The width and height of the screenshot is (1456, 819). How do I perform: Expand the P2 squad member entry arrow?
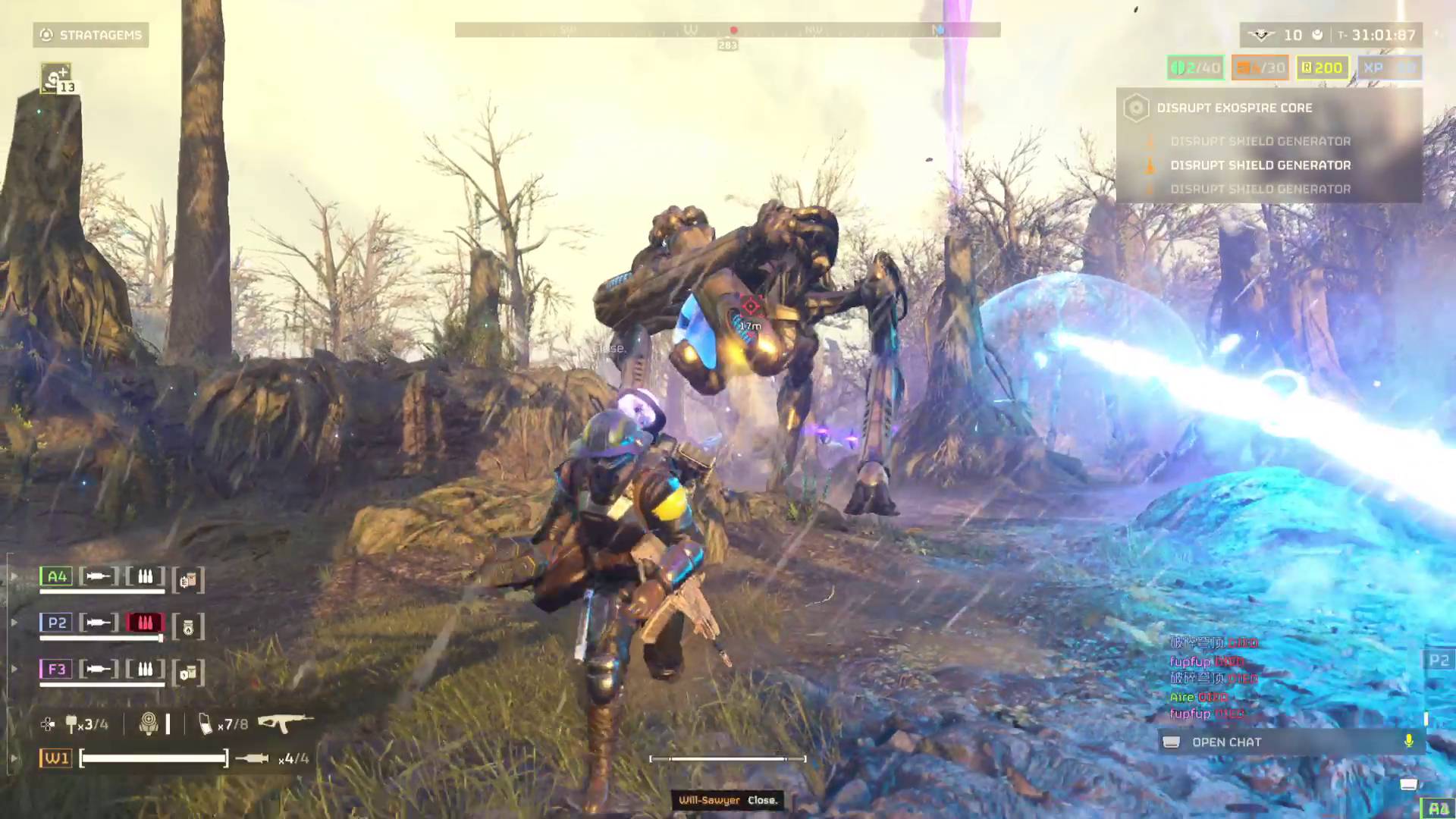(14, 622)
